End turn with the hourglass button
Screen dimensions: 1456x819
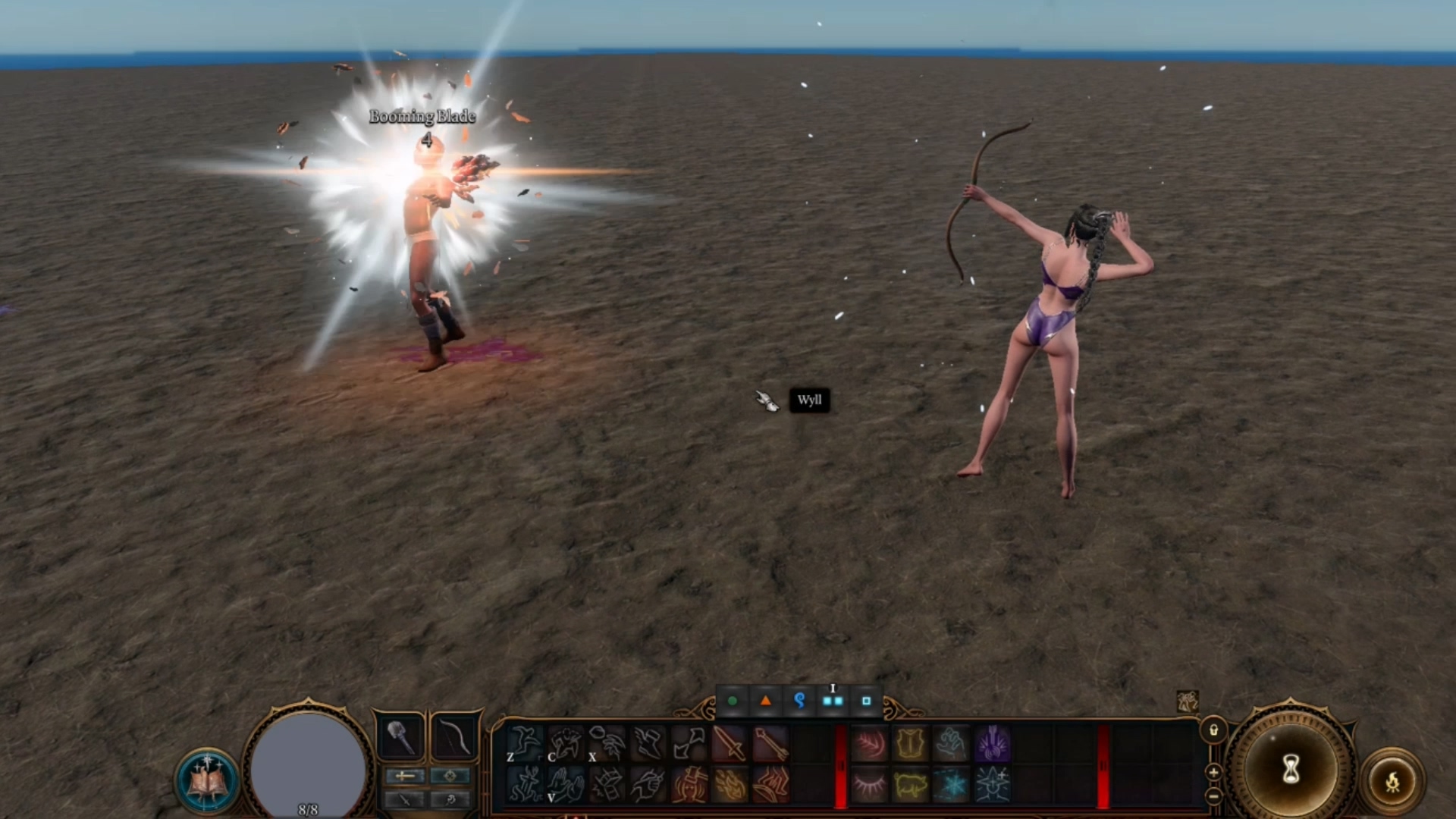click(x=1291, y=770)
